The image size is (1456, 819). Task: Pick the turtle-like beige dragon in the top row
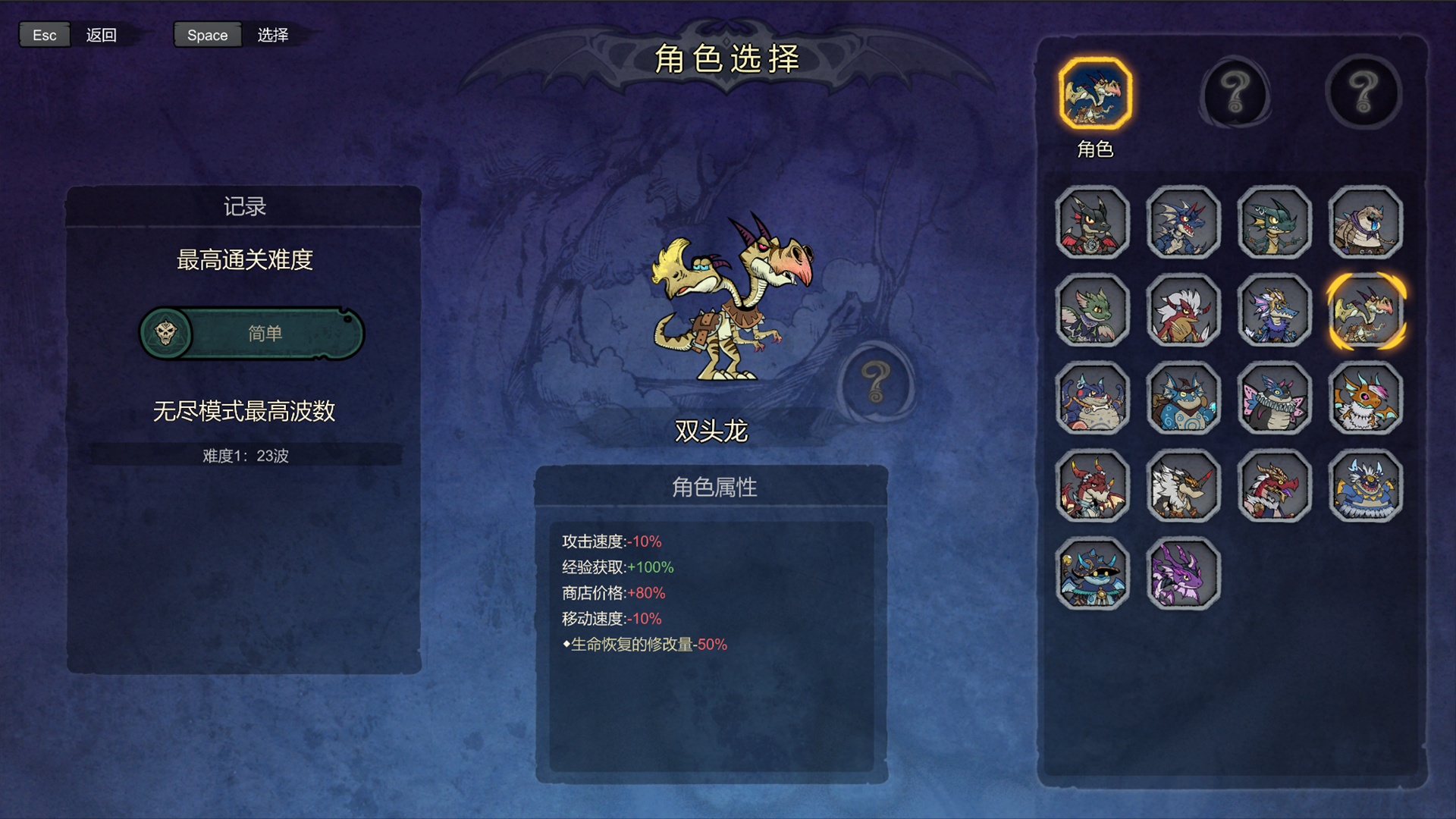point(1365,222)
